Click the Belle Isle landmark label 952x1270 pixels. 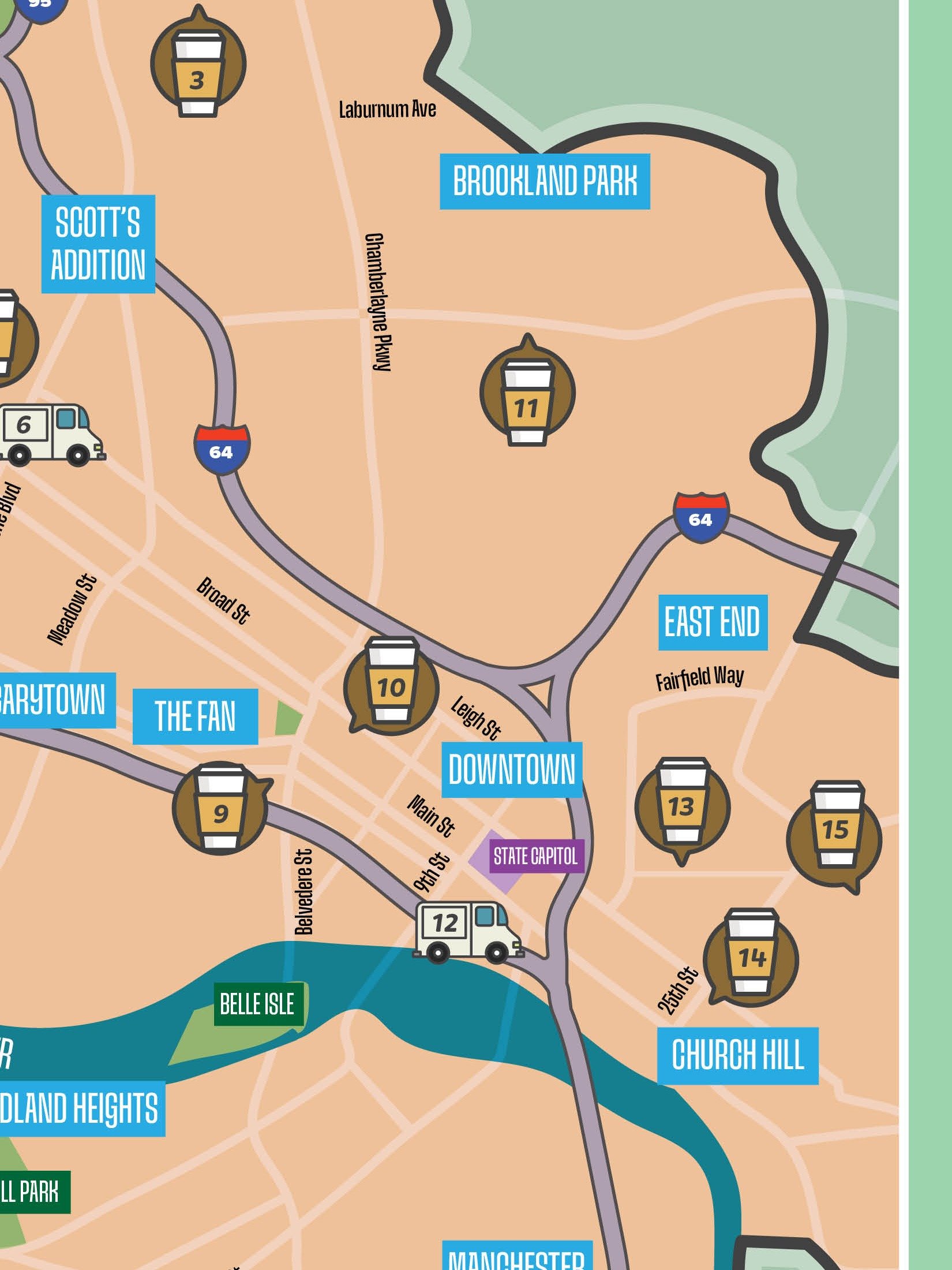258,1004
